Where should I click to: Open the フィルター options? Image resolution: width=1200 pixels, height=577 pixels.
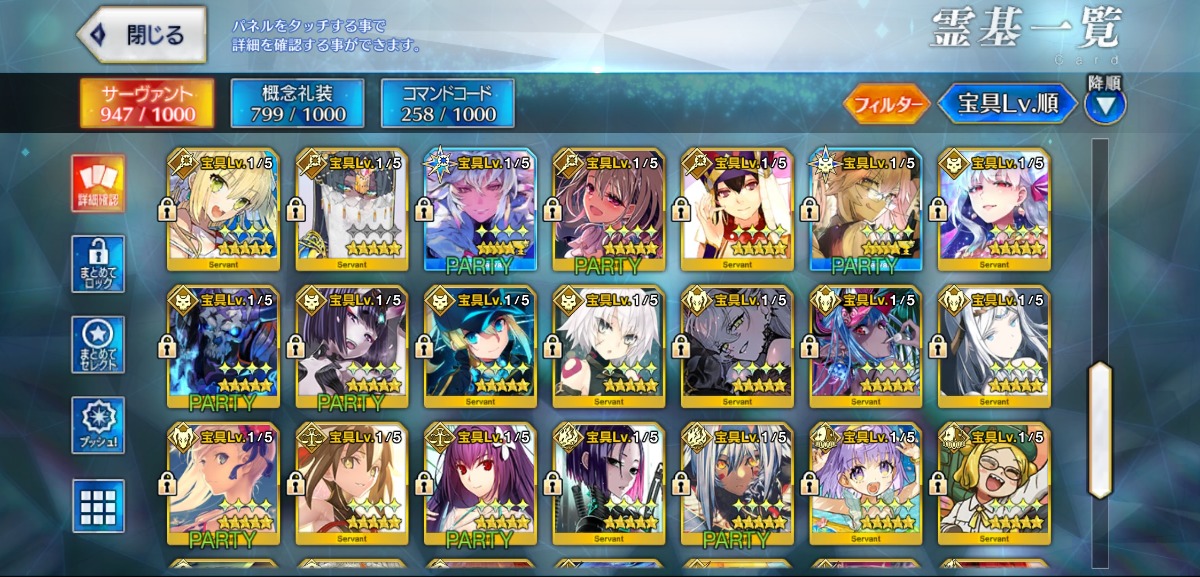887,104
